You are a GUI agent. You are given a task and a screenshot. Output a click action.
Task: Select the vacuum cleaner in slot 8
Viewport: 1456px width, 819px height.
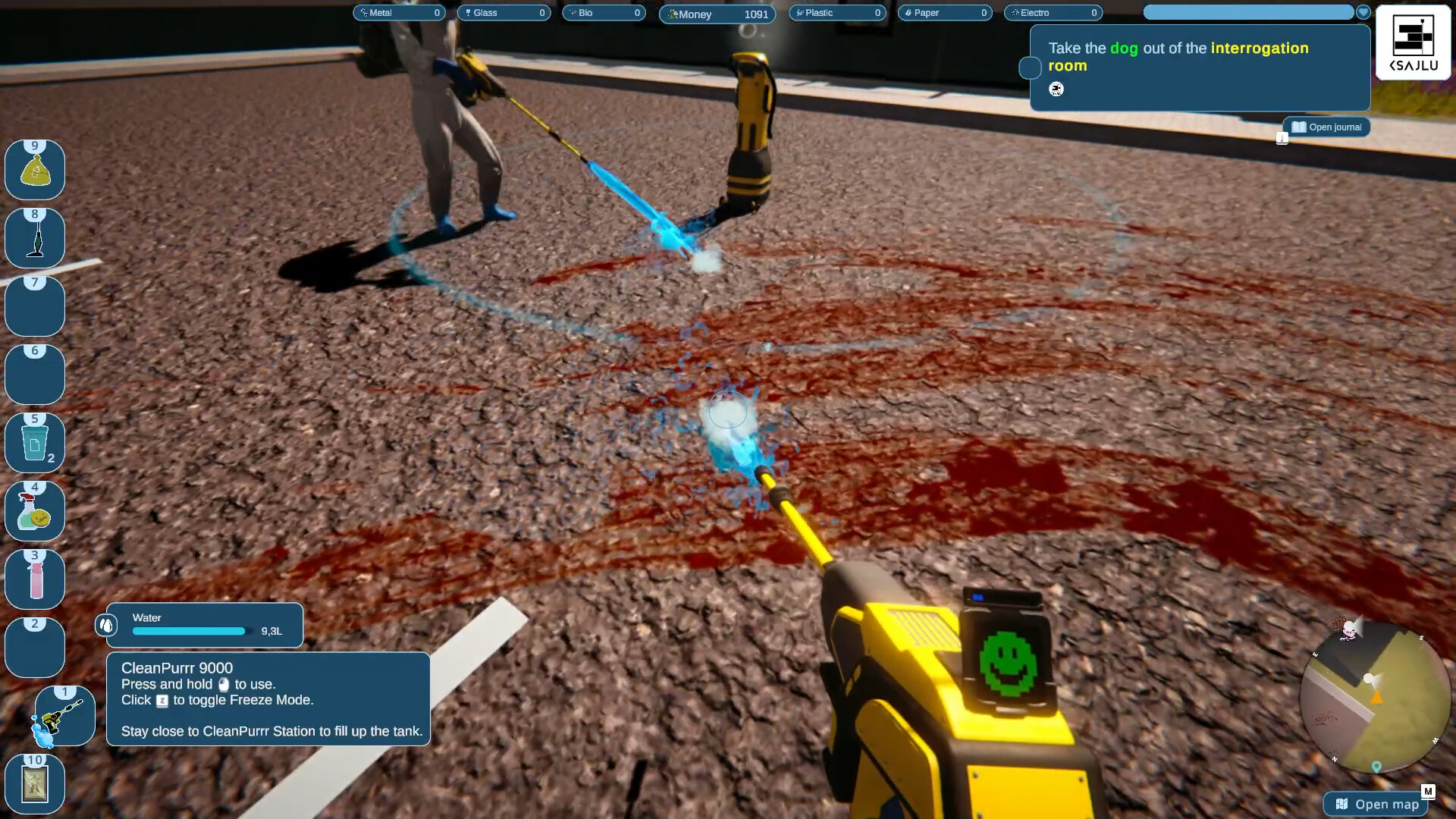(x=34, y=237)
